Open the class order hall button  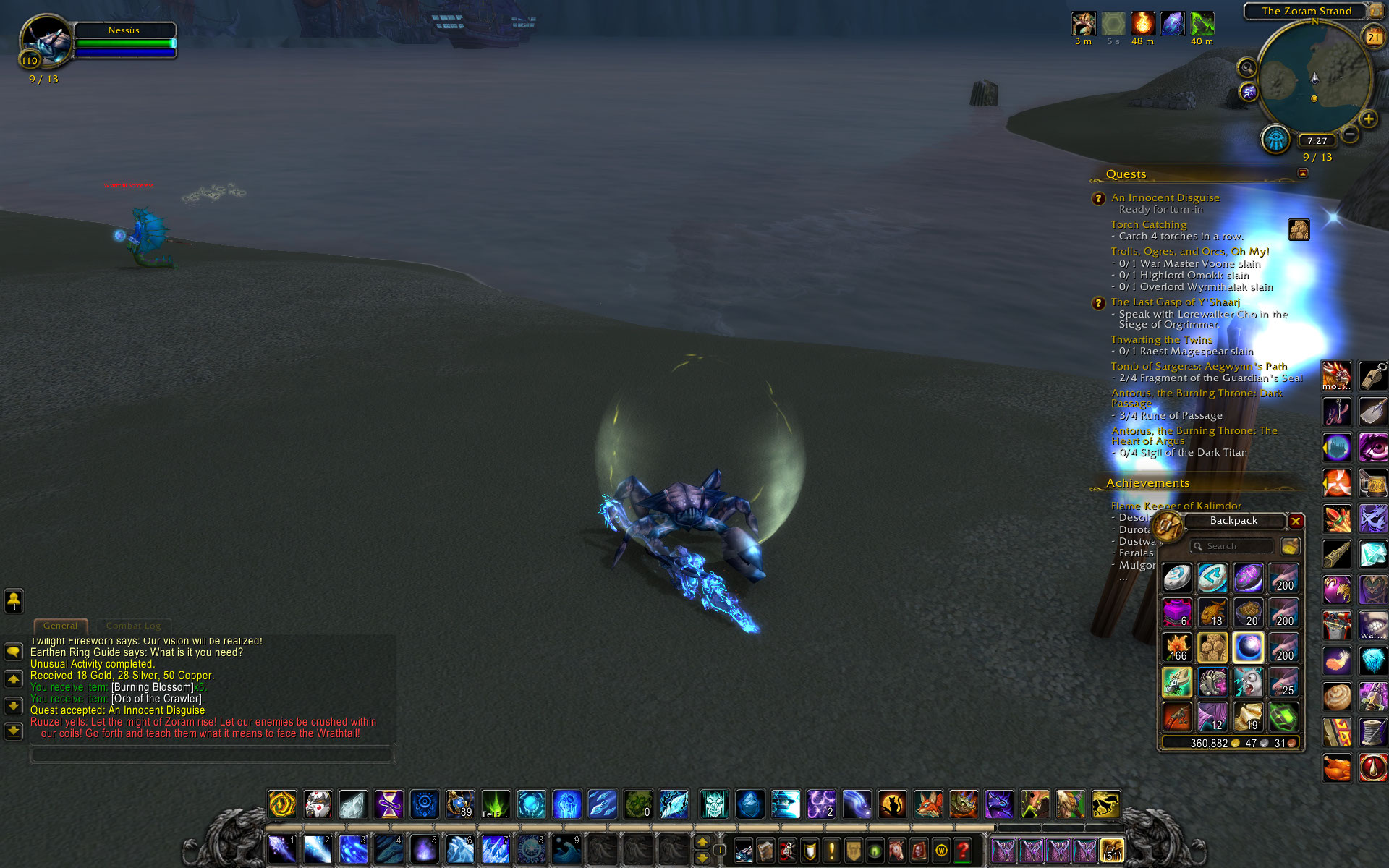[1276, 139]
